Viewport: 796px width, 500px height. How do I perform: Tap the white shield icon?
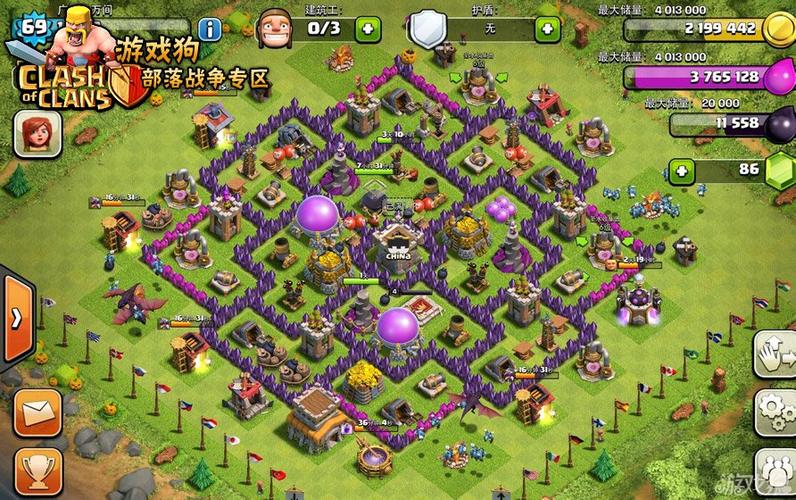[x=427, y=28]
